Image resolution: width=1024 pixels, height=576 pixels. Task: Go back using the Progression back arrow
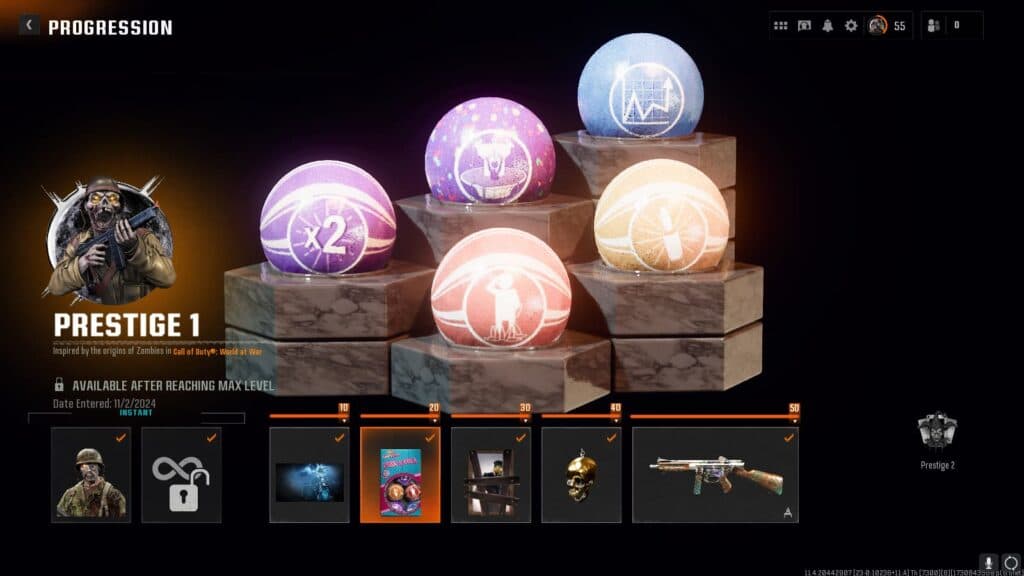29,26
